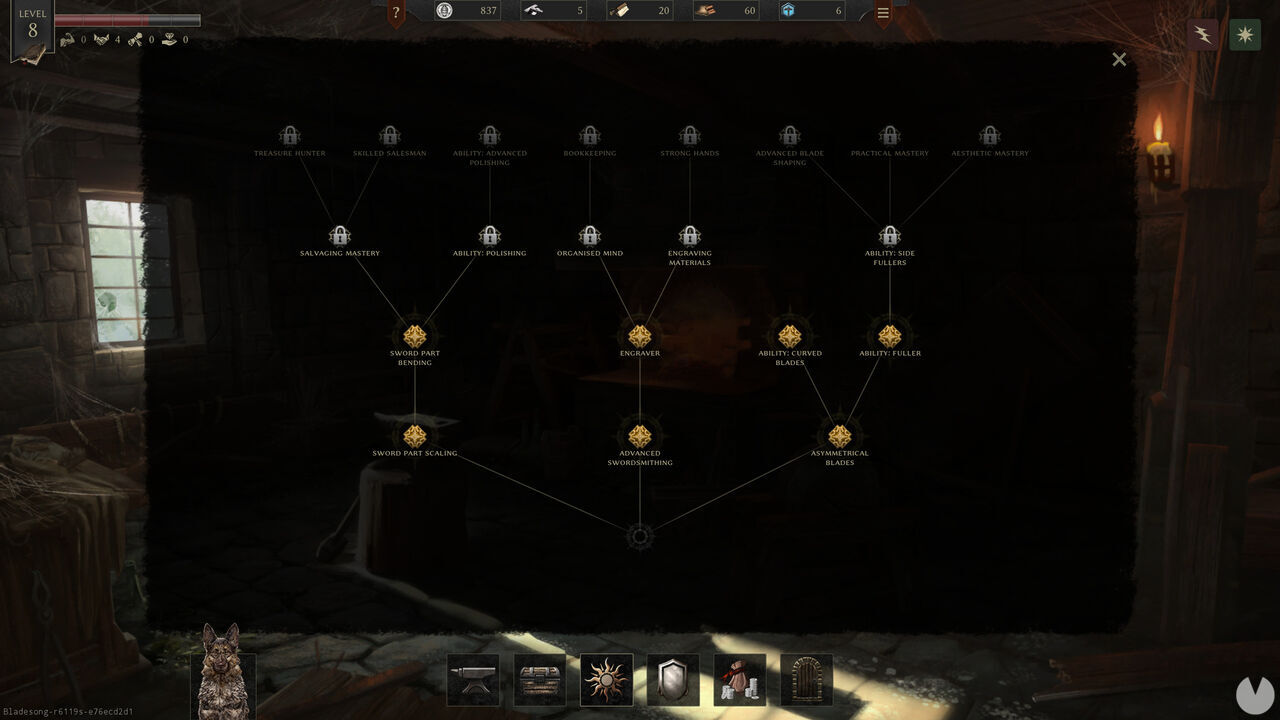The image size is (1280, 720).
Task: Select the Ability: Fuller node
Action: pyautogui.click(x=890, y=336)
